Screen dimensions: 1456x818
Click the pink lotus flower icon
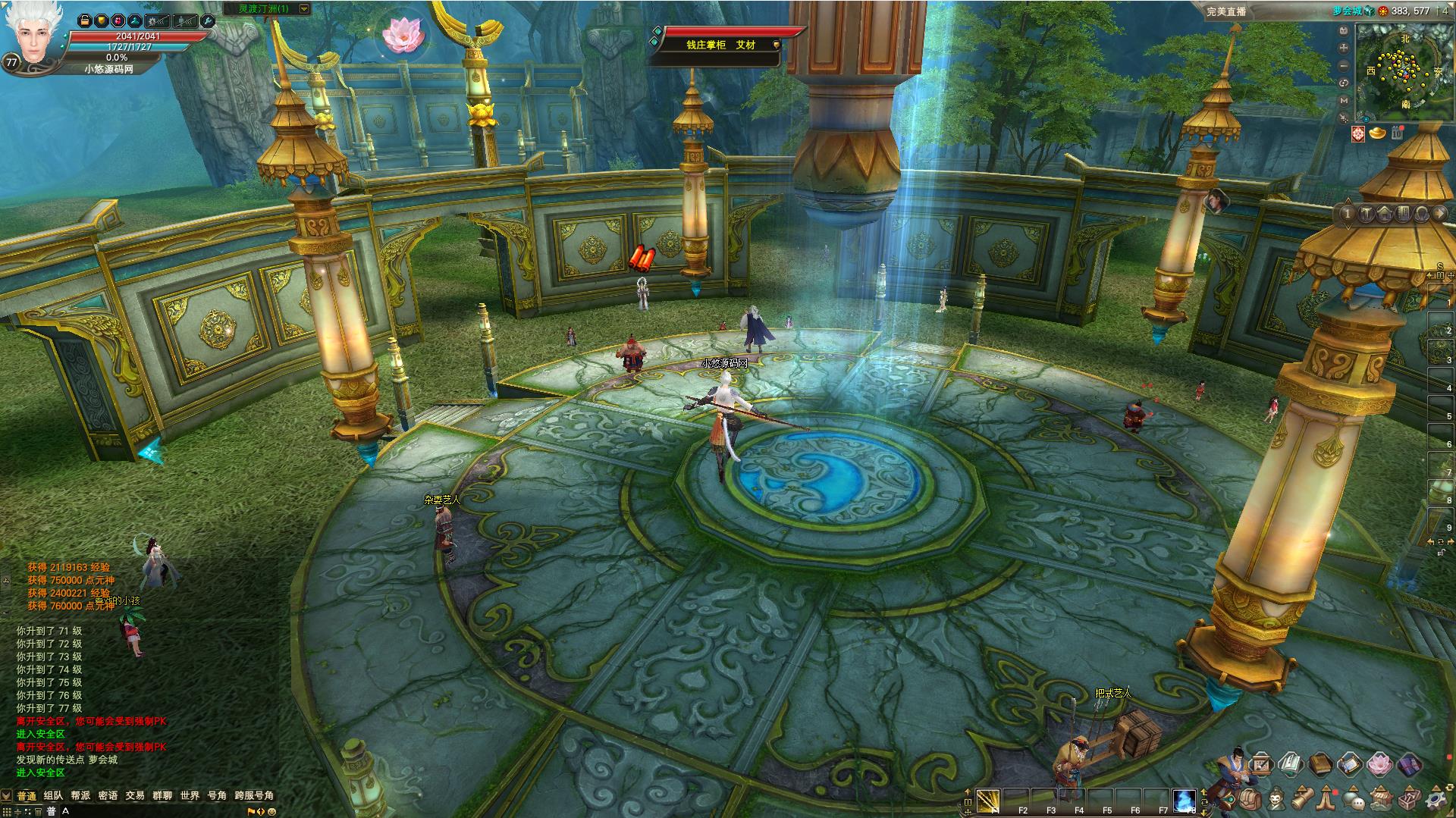(401, 34)
